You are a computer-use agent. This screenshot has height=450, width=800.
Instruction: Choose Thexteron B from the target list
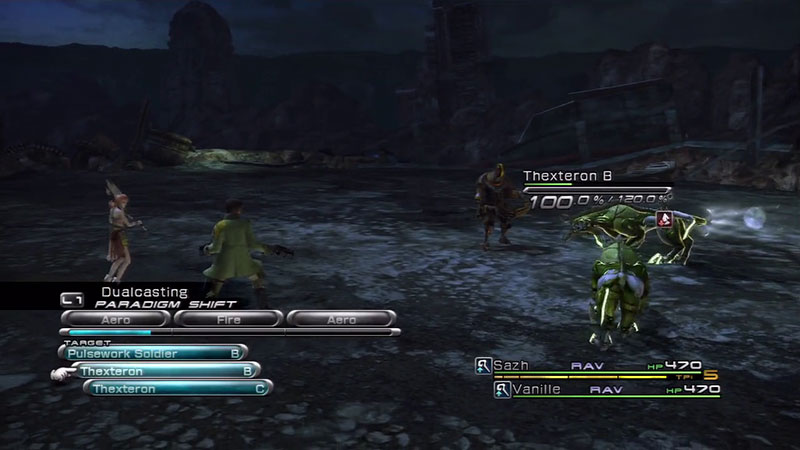(165, 371)
